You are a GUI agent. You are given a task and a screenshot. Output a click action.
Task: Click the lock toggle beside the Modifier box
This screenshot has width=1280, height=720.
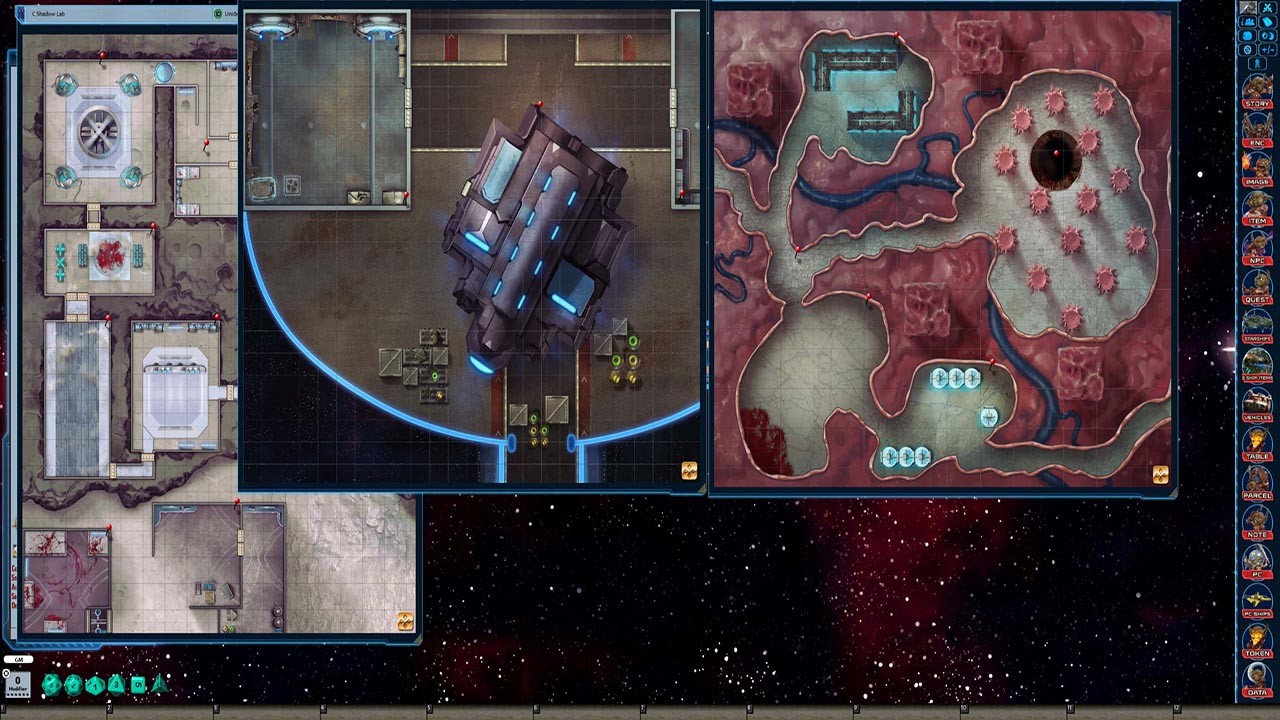(6, 673)
